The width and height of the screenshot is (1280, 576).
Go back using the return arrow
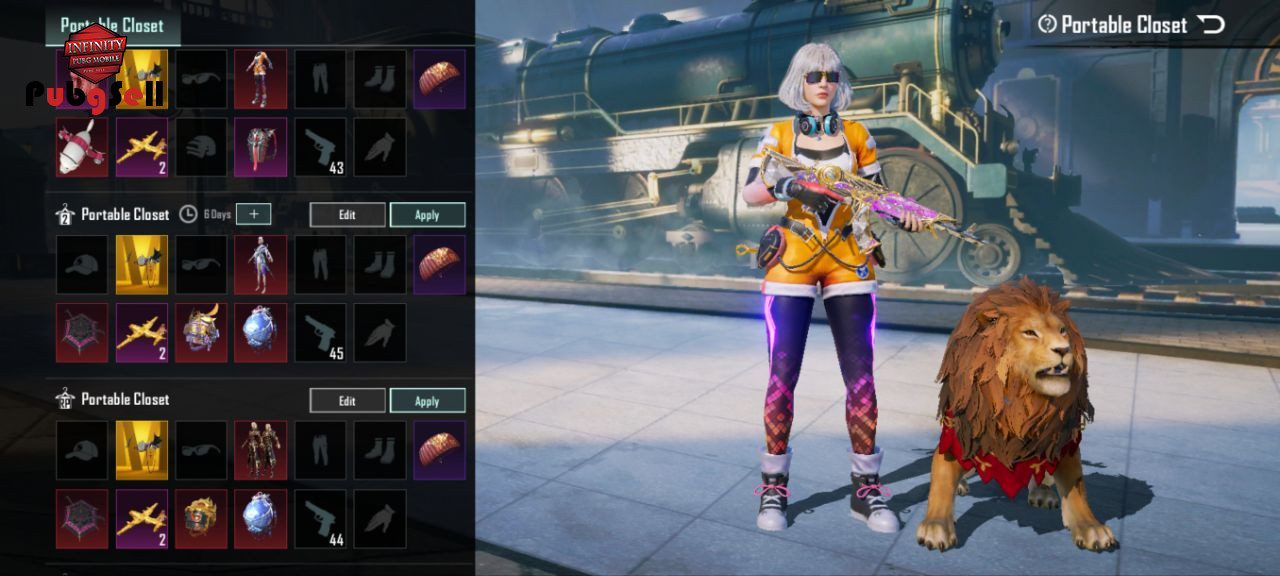1212,25
